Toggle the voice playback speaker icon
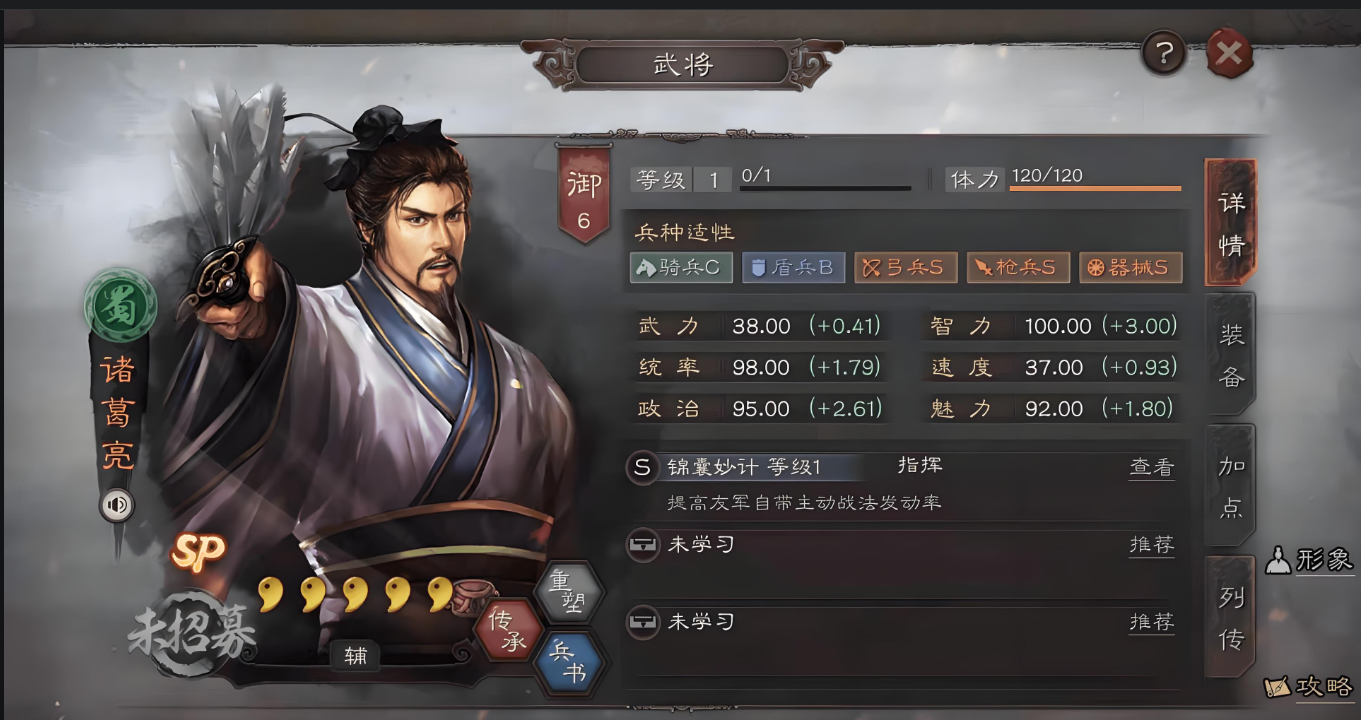The width and height of the screenshot is (1361, 720). click(118, 506)
